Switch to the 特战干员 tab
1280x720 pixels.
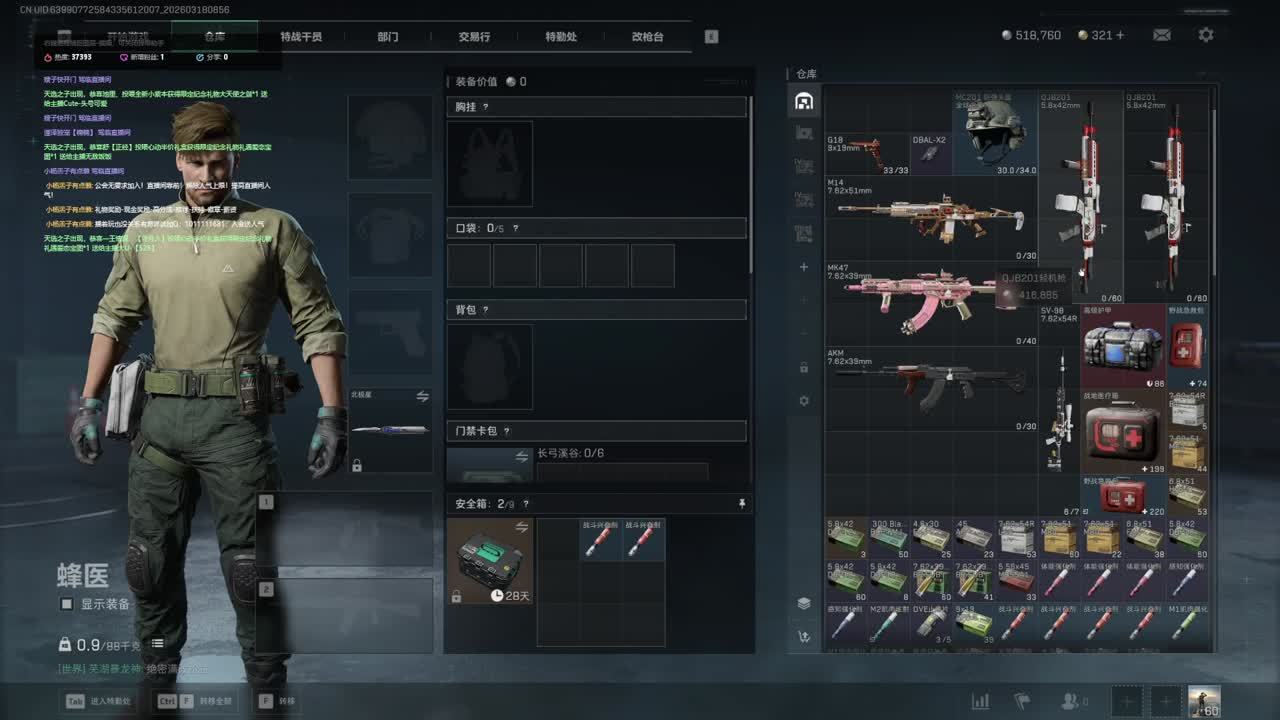[x=300, y=37]
